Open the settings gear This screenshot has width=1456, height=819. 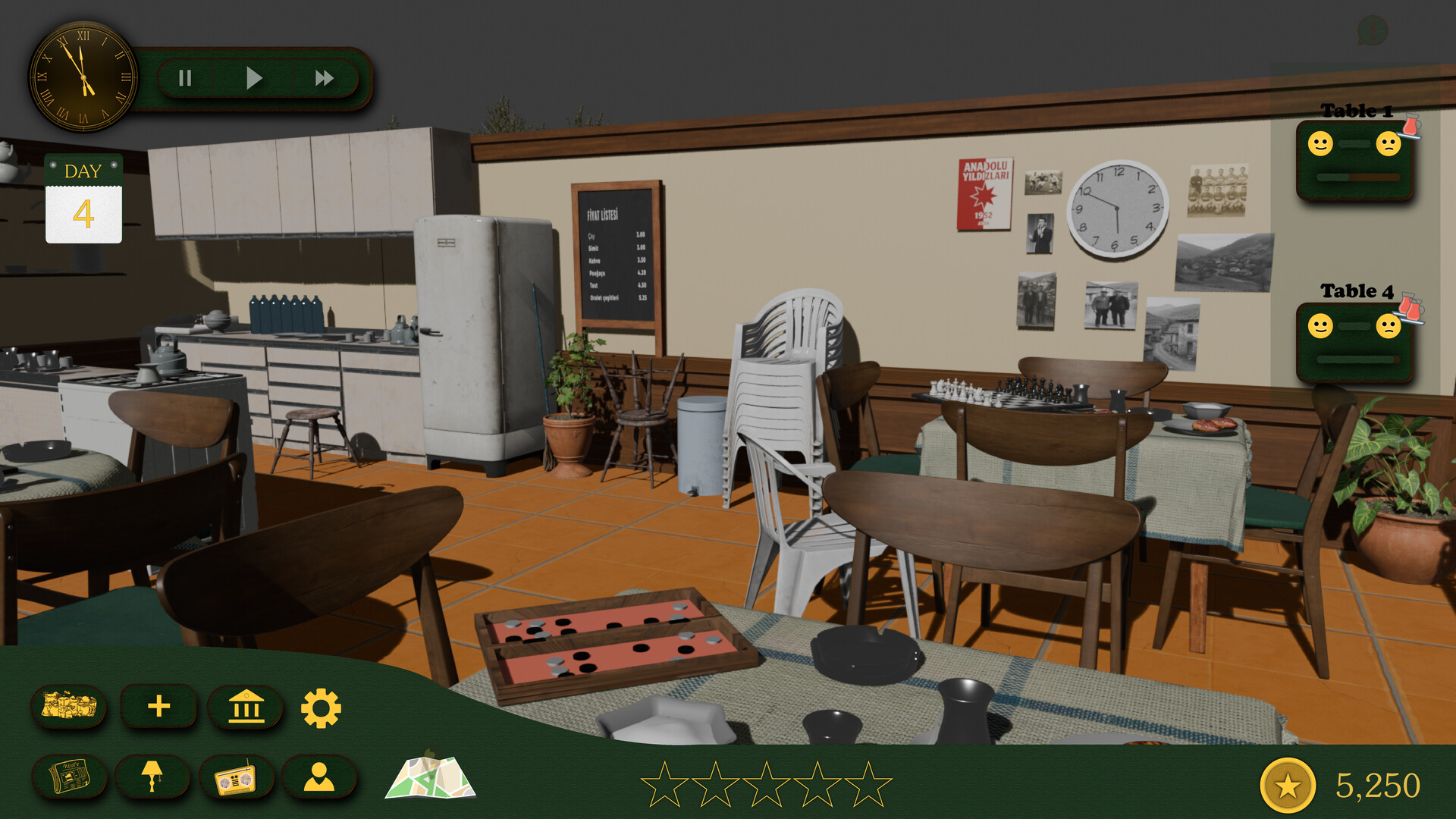click(322, 708)
